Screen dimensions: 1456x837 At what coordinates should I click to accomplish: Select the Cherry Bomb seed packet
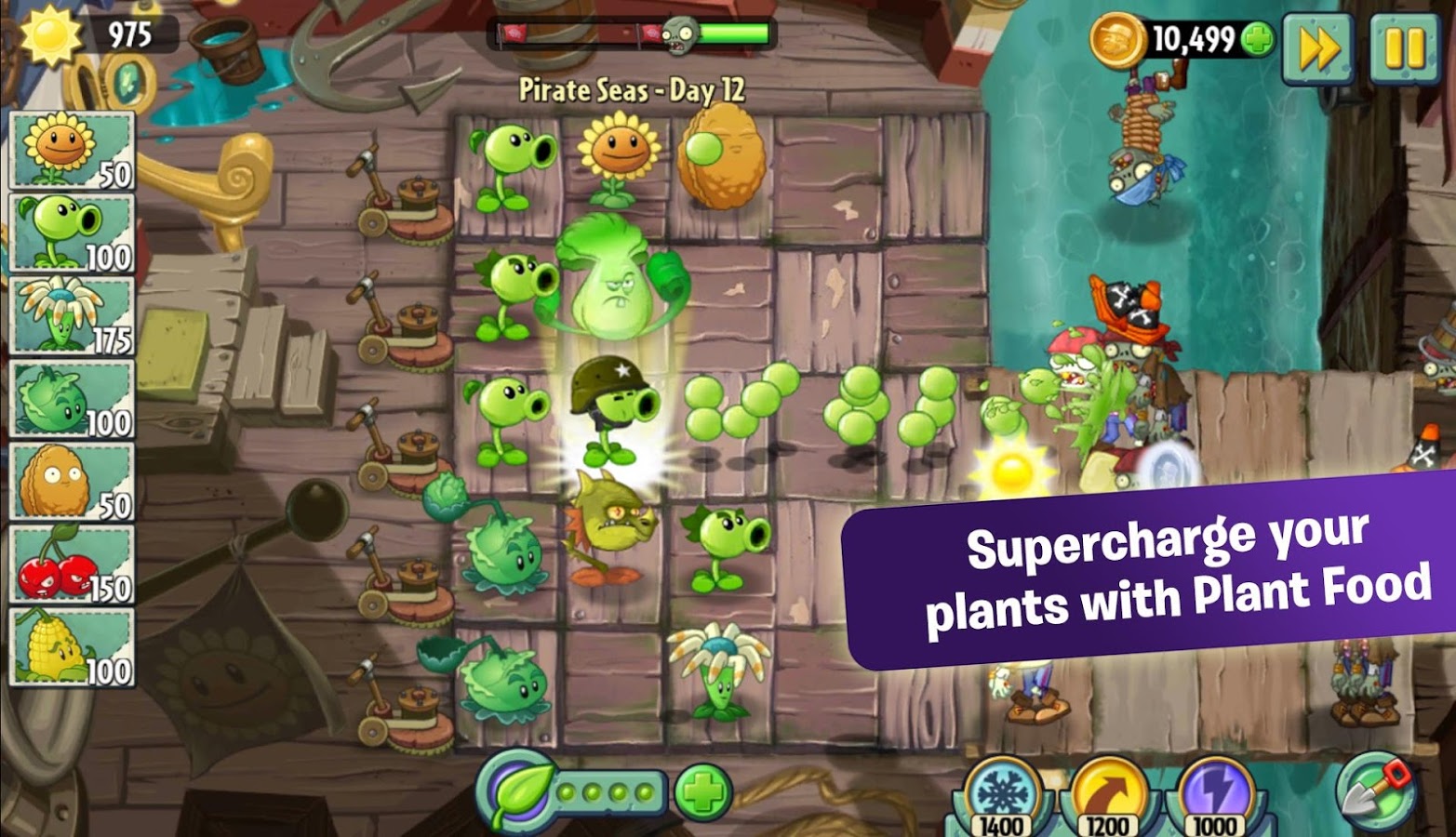70,563
